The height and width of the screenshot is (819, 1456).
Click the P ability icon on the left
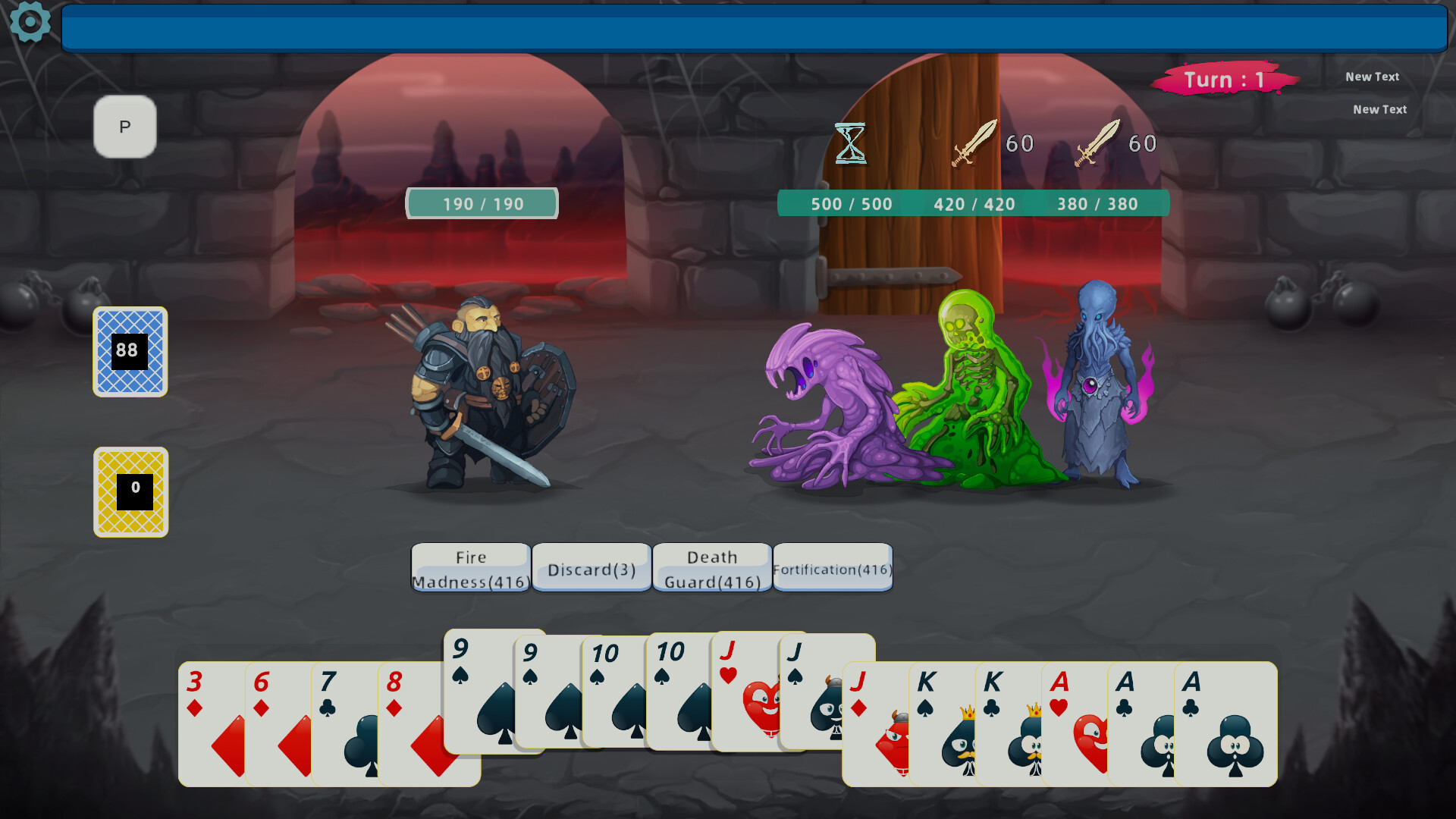coord(124,127)
